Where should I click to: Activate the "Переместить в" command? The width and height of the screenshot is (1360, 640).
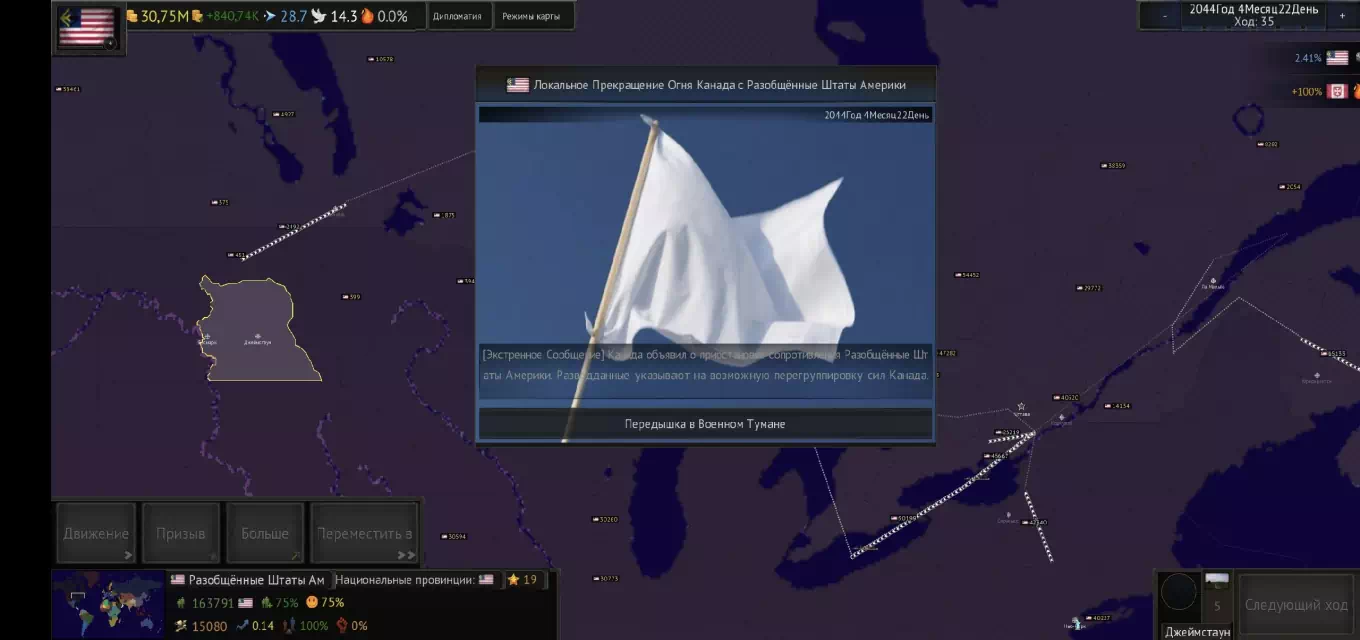(364, 534)
